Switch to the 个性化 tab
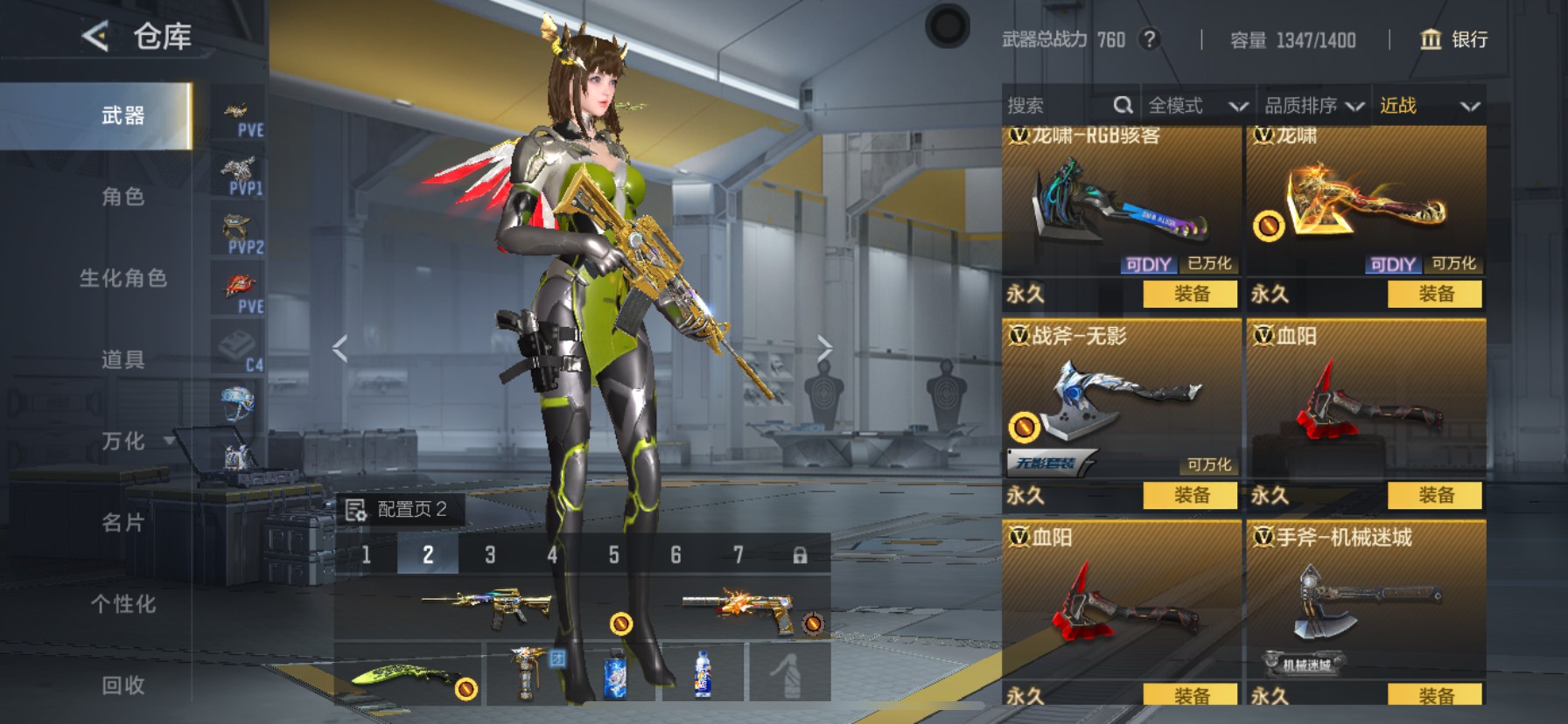Image resolution: width=1568 pixels, height=724 pixels. (122, 604)
